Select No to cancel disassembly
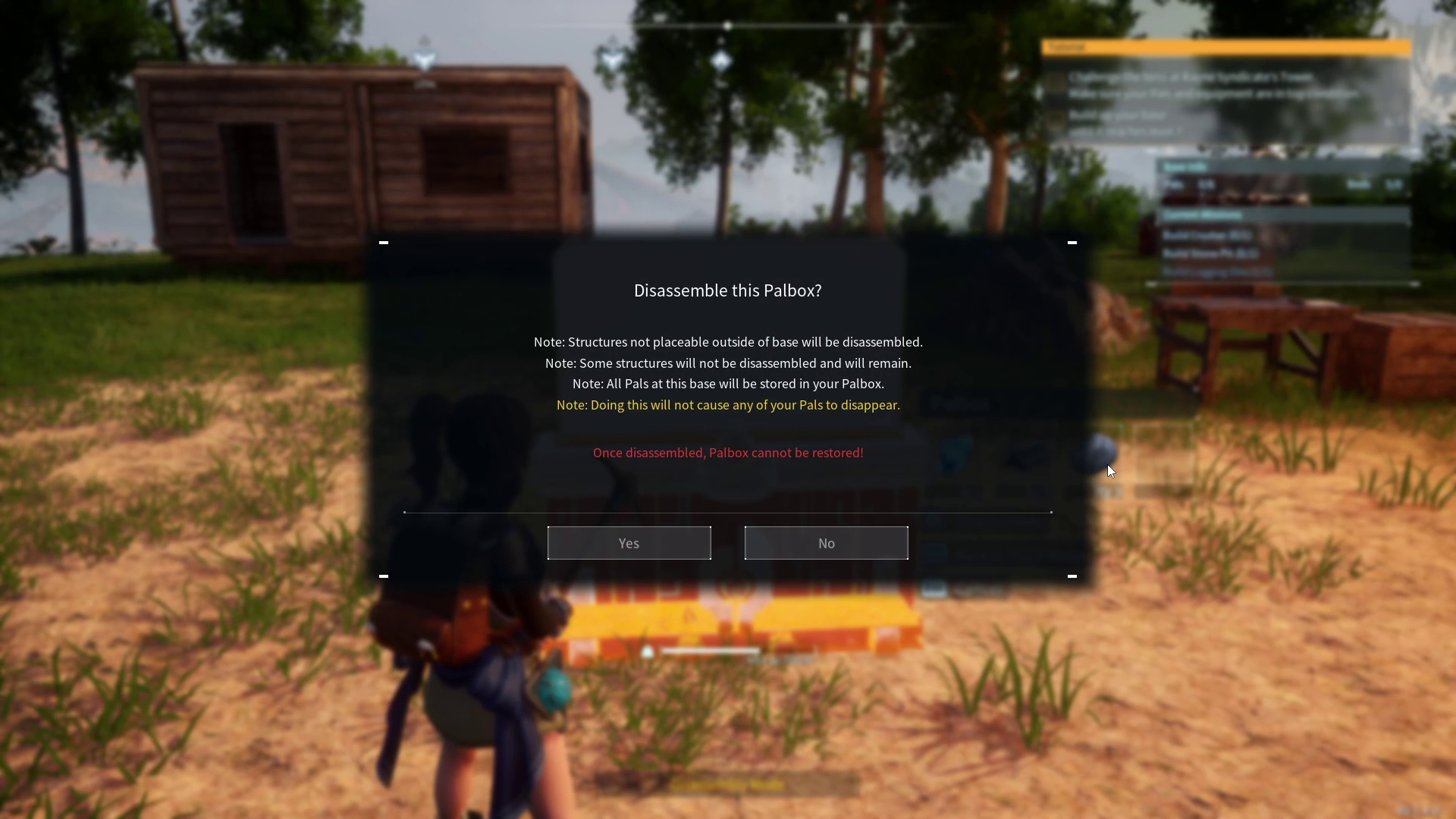This screenshot has height=819, width=1456. point(826,543)
